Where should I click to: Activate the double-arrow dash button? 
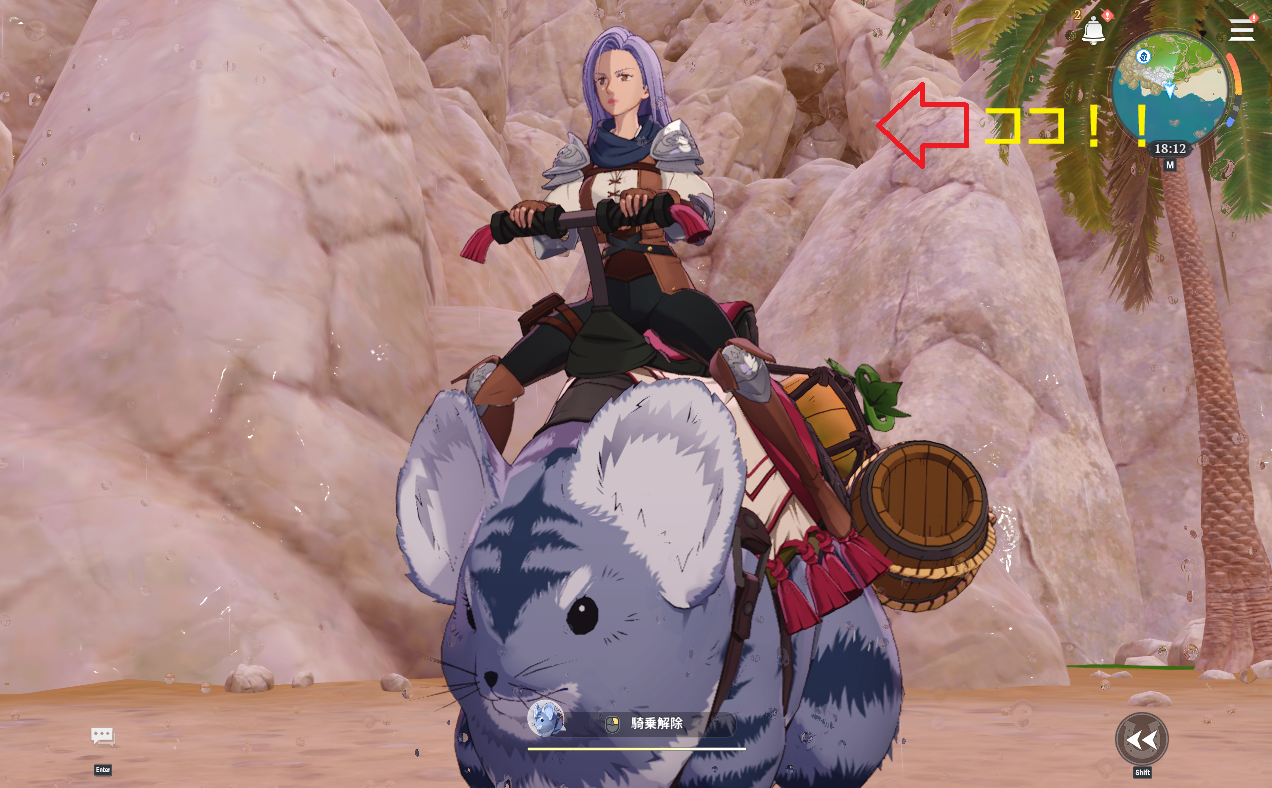click(x=1142, y=739)
